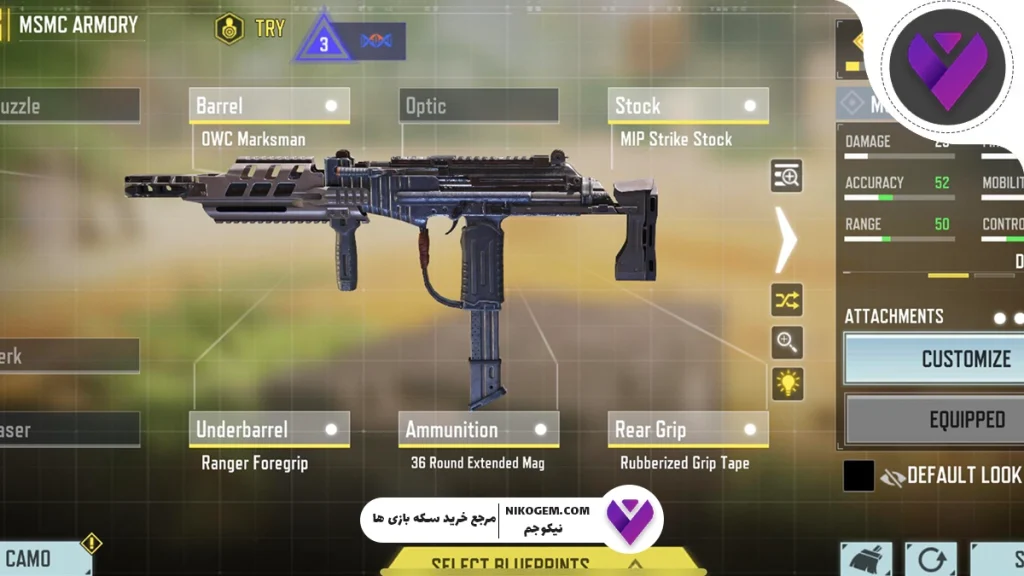Select the level 3 triangle badge
The height and width of the screenshot is (576, 1024).
[x=324, y=41]
